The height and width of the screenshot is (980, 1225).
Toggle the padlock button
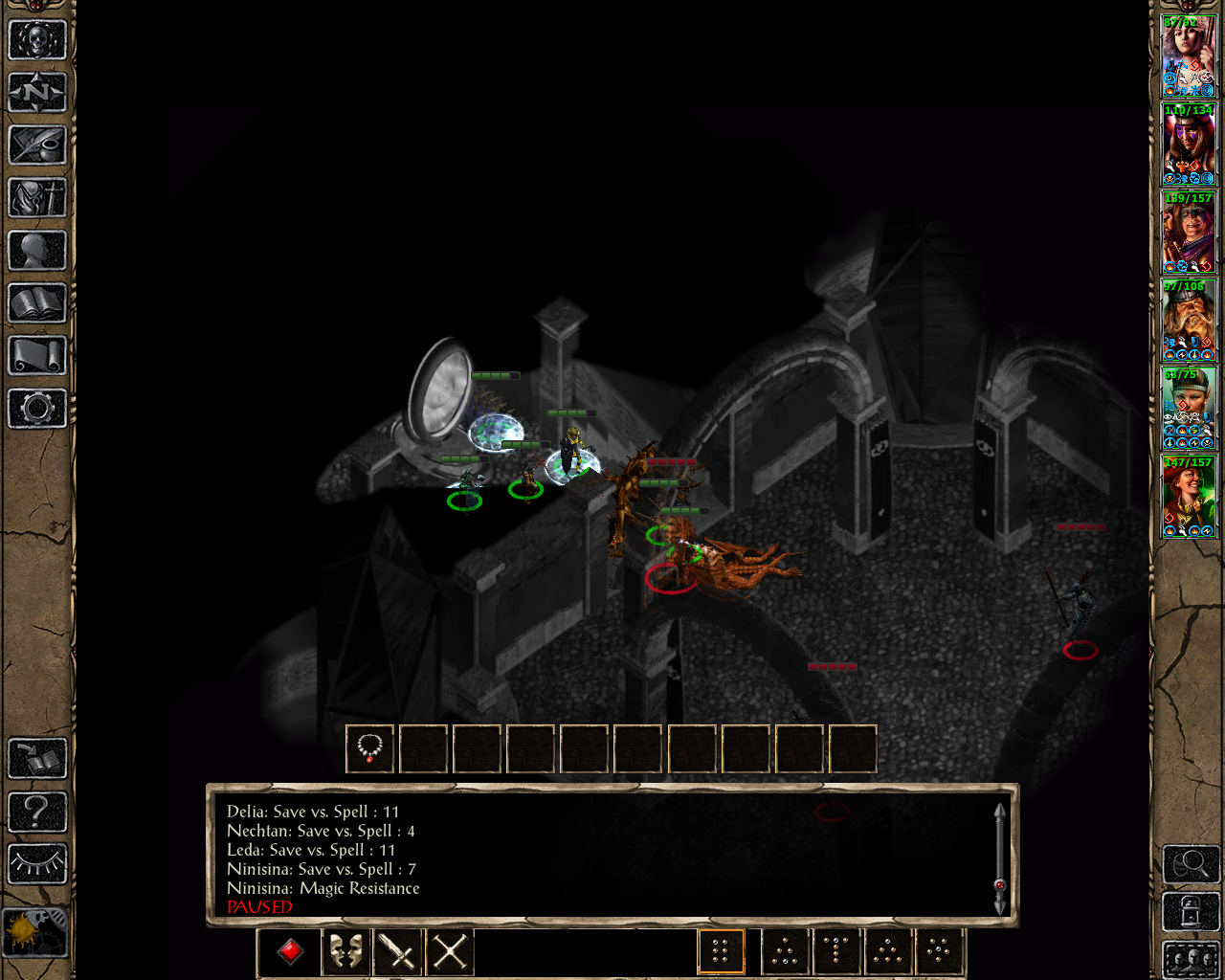(x=1191, y=912)
